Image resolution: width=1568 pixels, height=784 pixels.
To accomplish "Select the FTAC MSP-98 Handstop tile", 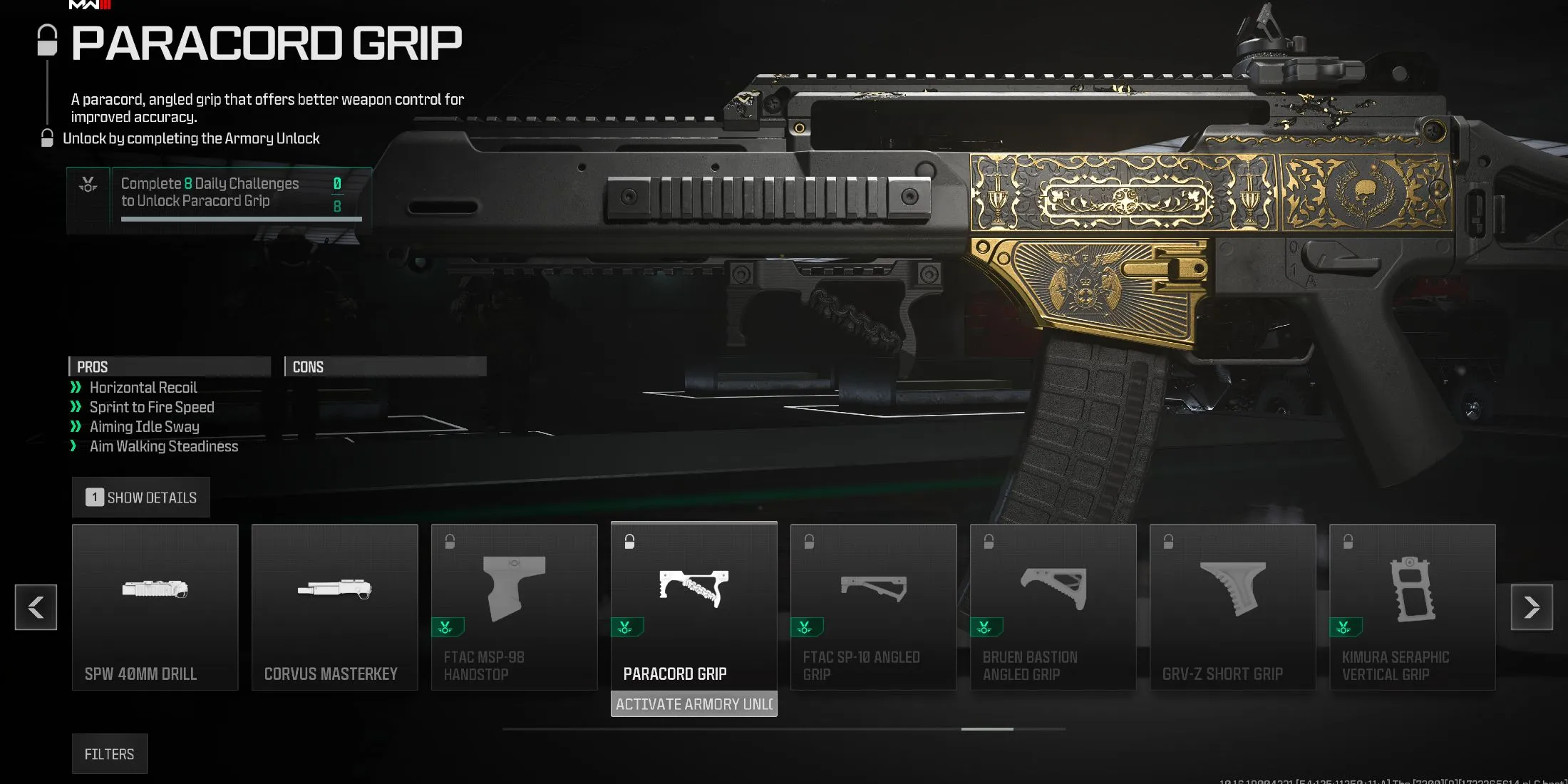I will pyautogui.click(x=514, y=607).
